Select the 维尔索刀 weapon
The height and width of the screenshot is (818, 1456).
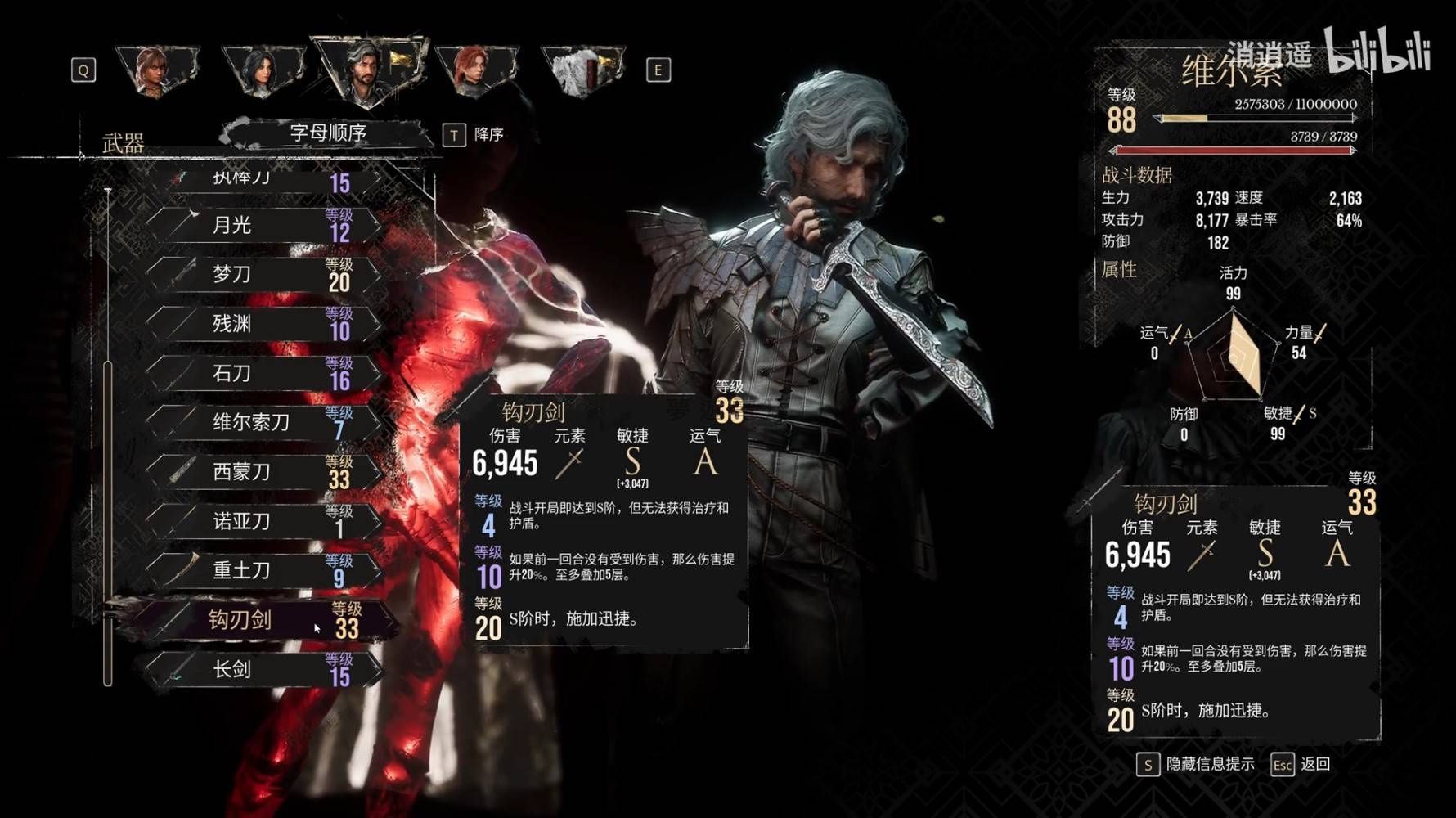point(262,423)
